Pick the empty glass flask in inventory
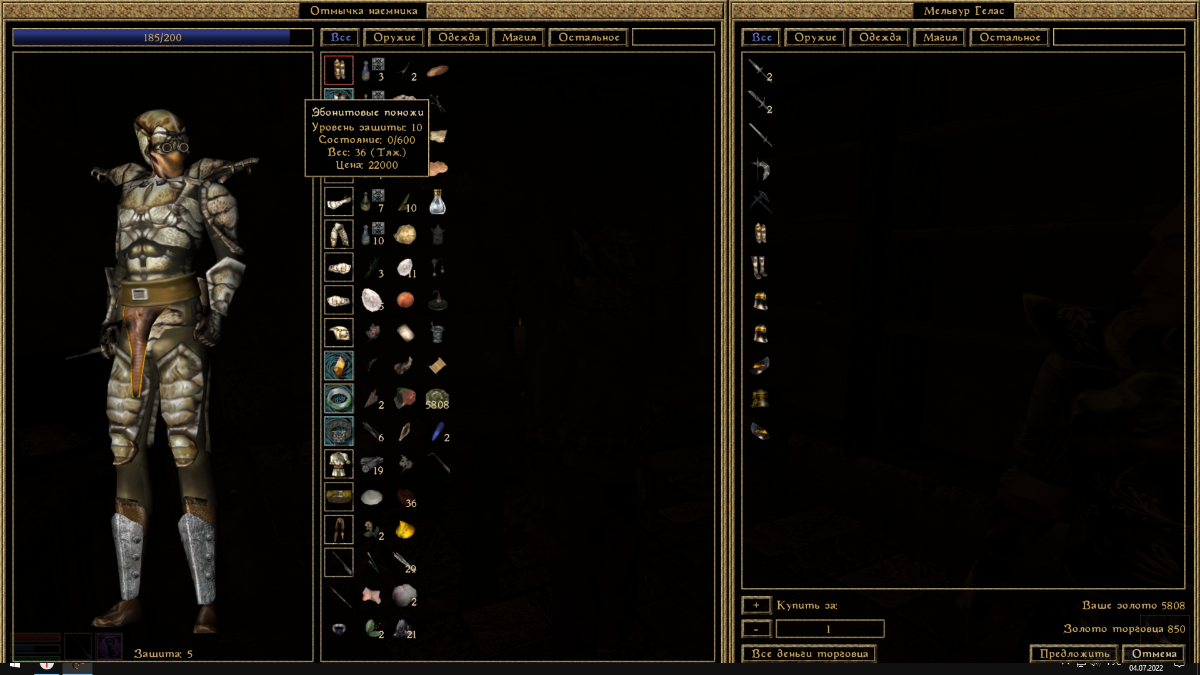The image size is (1200, 675). point(436,202)
